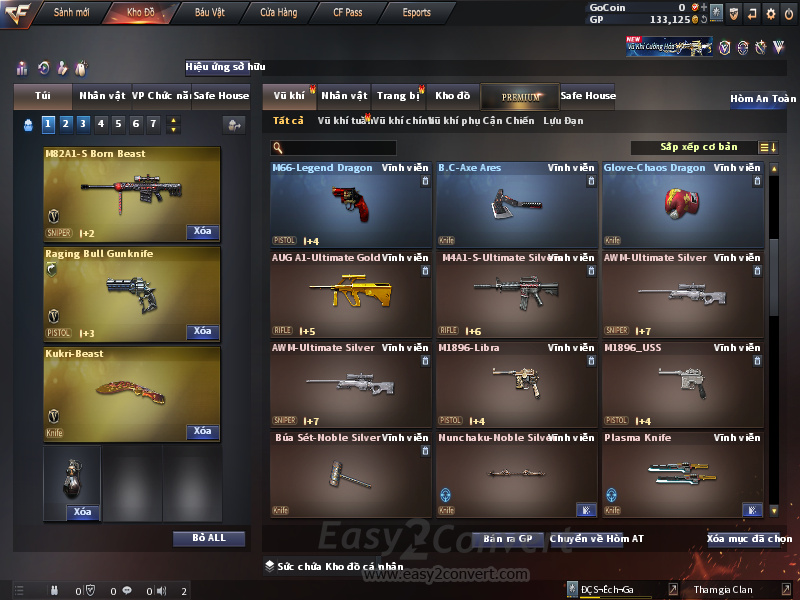Filter by Lựu Đạn grenades

[563, 121]
